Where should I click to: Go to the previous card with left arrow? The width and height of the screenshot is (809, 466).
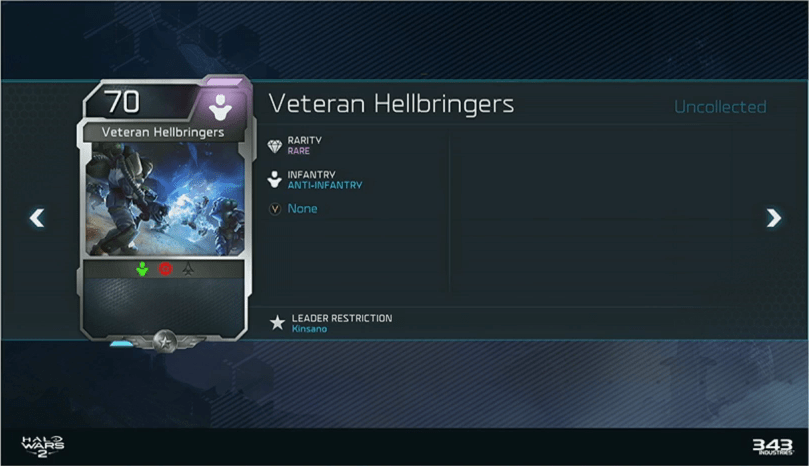[x=37, y=217]
